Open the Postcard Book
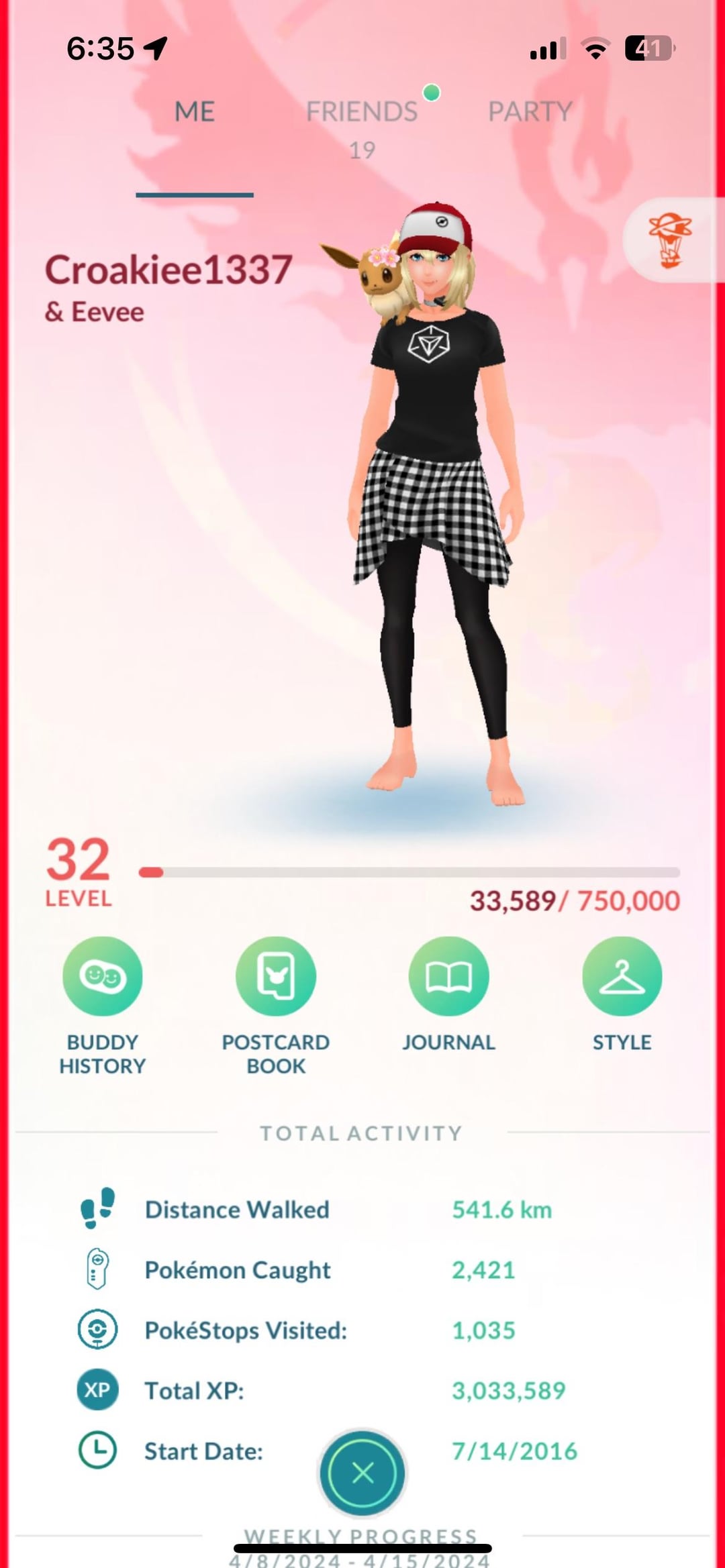Image resolution: width=725 pixels, height=1568 pixels. click(276, 976)
